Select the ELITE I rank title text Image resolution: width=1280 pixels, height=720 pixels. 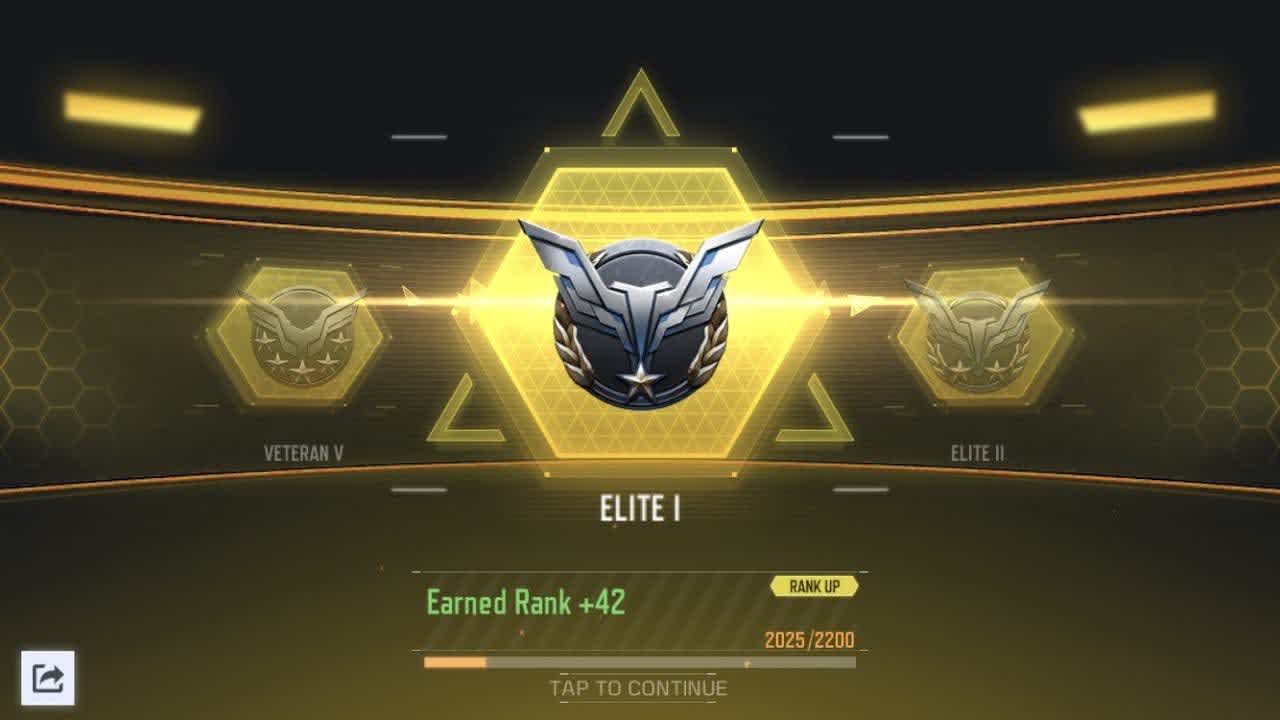coord(640,504)
